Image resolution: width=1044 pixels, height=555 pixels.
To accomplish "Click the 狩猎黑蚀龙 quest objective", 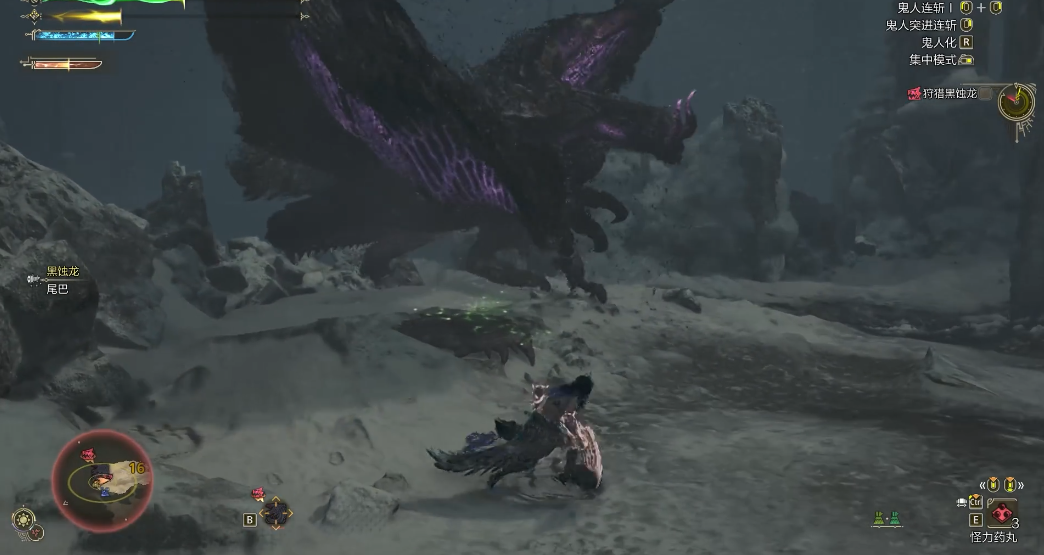I will (x=942, y=94).
